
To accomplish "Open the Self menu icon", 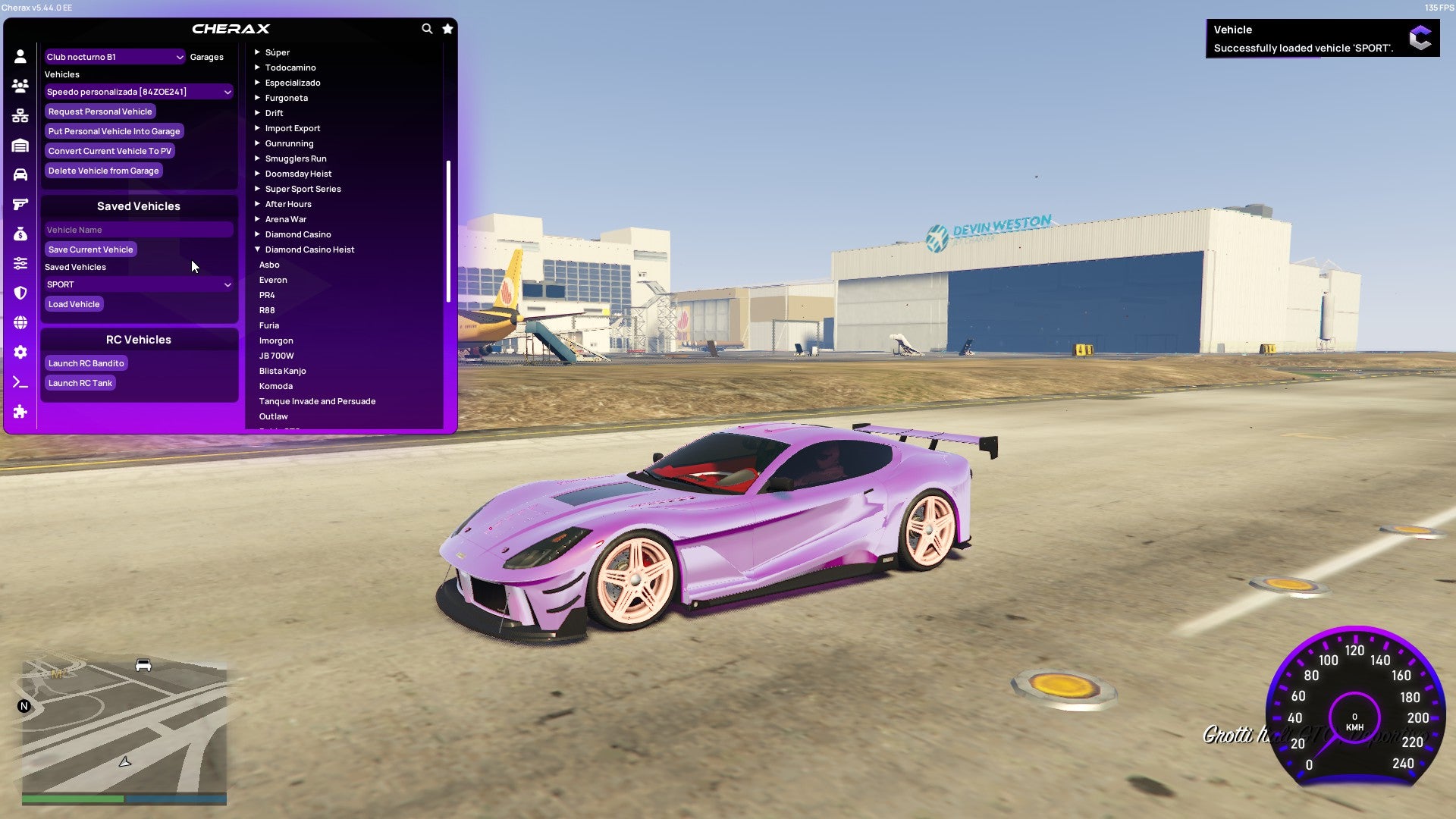I will (20, 55).
